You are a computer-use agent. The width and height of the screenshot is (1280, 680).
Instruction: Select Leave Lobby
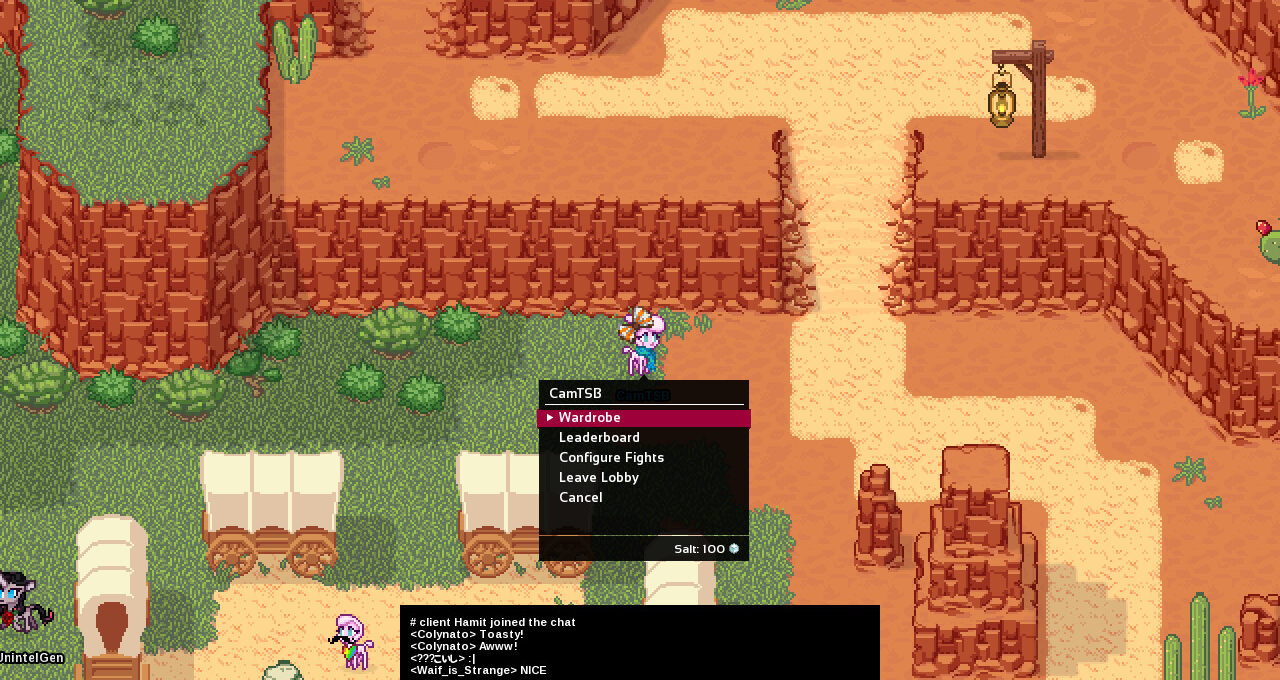point(598,478)
